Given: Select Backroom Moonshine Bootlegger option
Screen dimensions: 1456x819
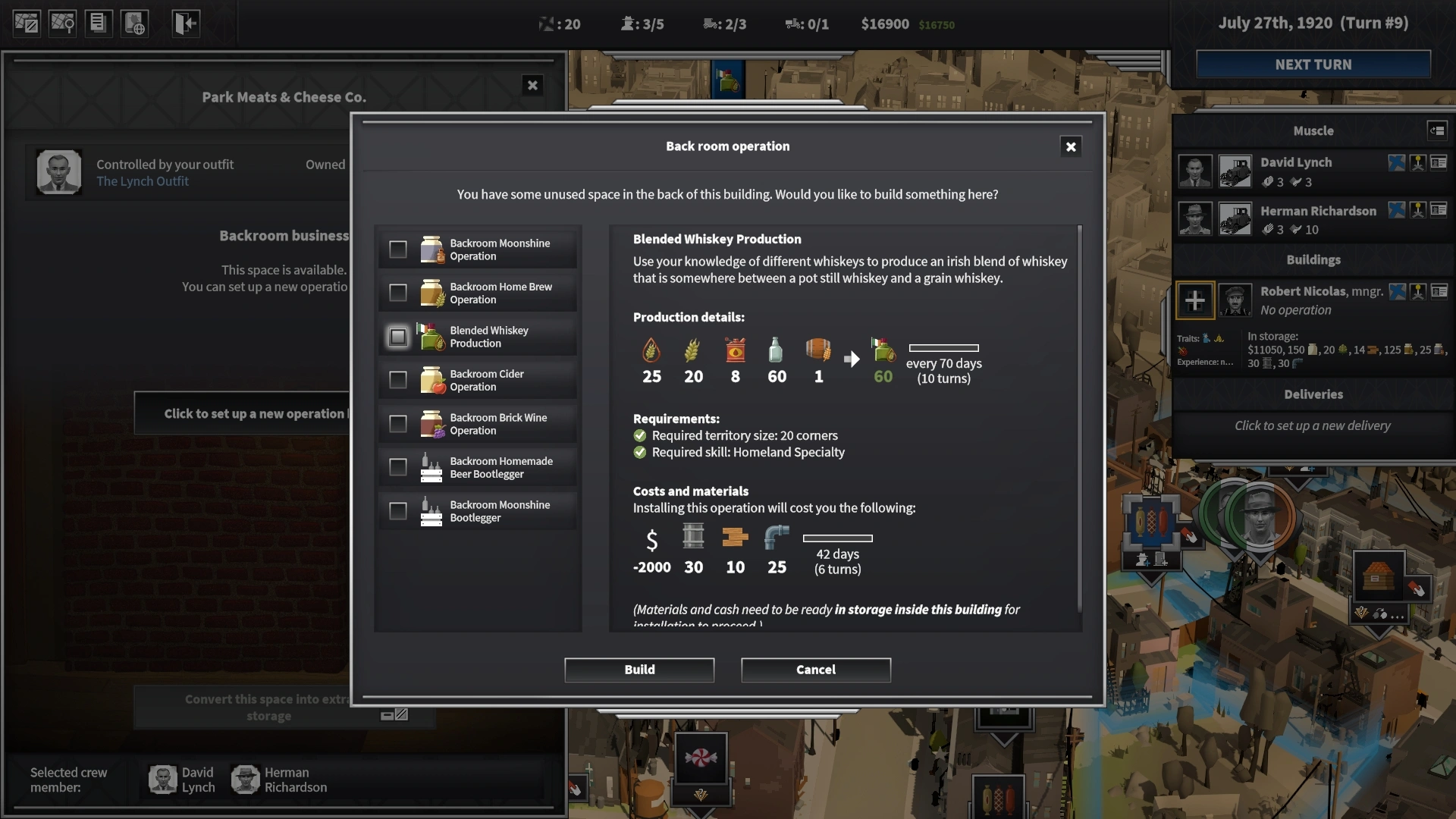Looking at the screenshot, I should [x=398, y=511].
